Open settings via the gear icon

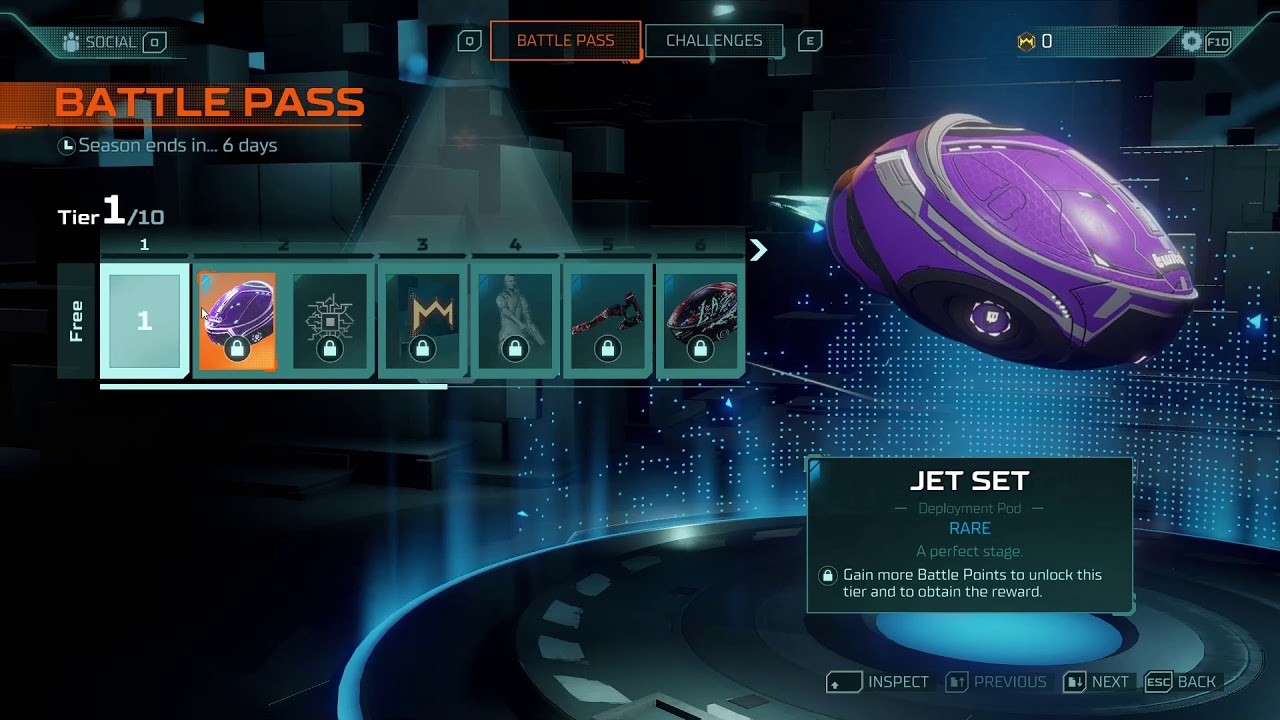pyautogui.click(x=1191, y=42)
